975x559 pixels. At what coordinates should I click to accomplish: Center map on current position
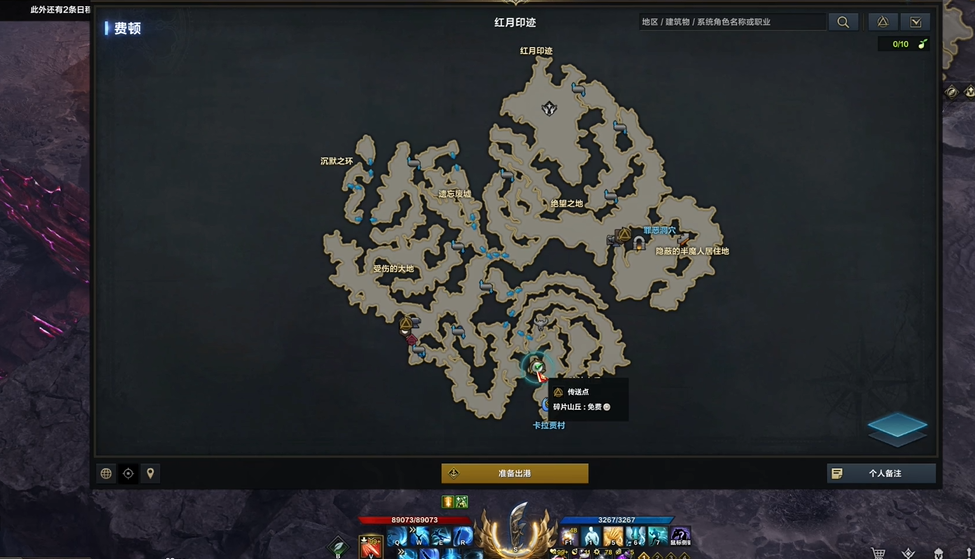coord(128,473)
